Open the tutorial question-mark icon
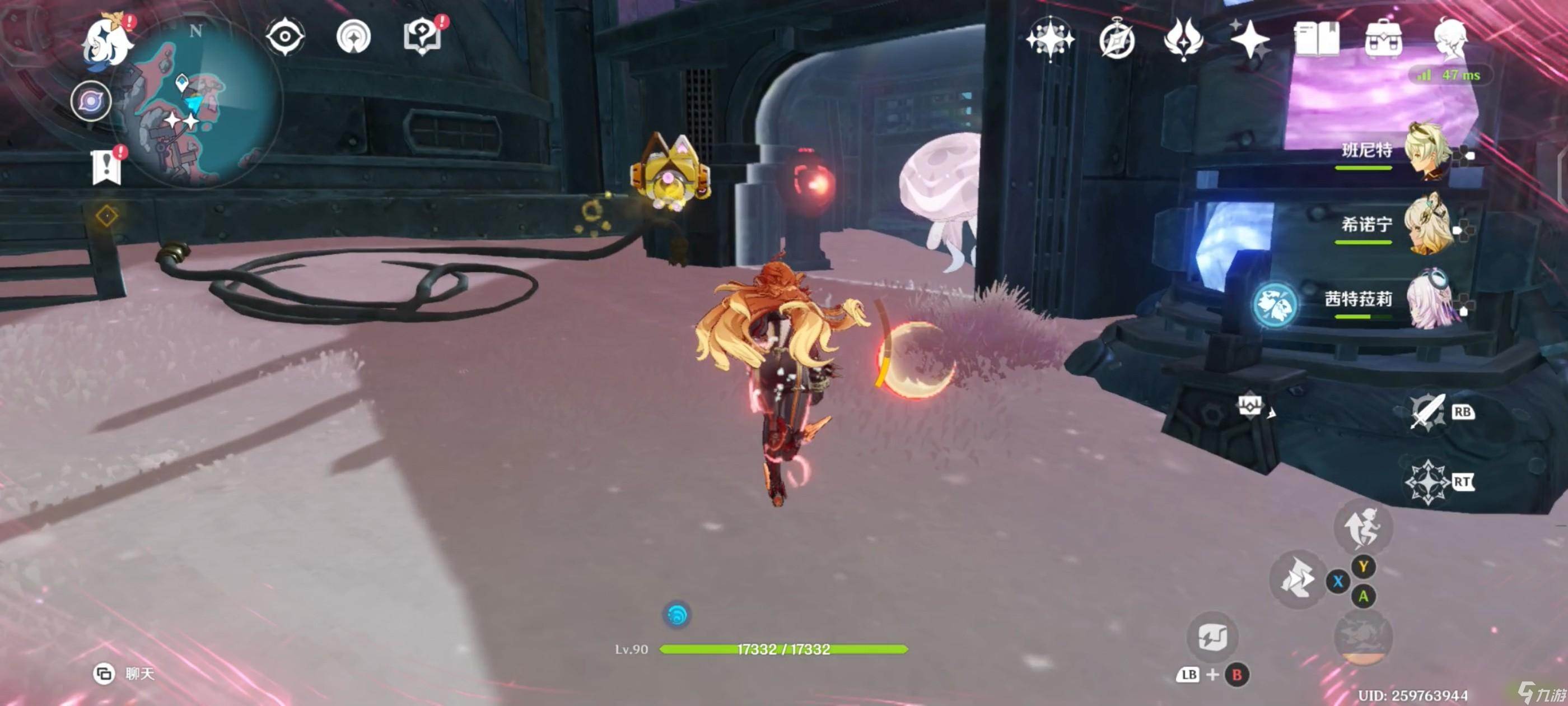This screenshot has height=706, width=1568. (423, 36)
